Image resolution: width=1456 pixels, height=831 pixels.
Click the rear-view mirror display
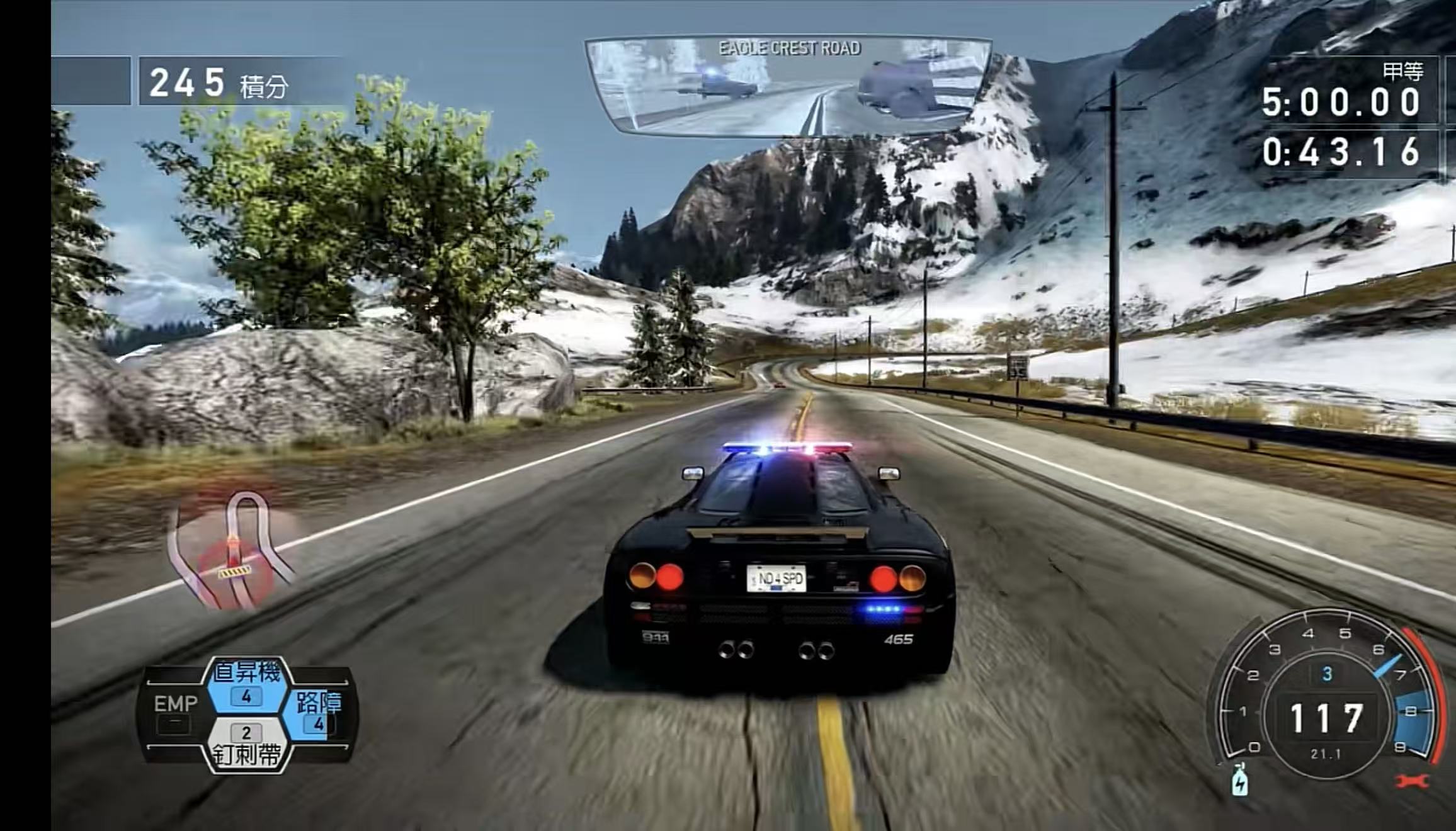click(788, 86)
